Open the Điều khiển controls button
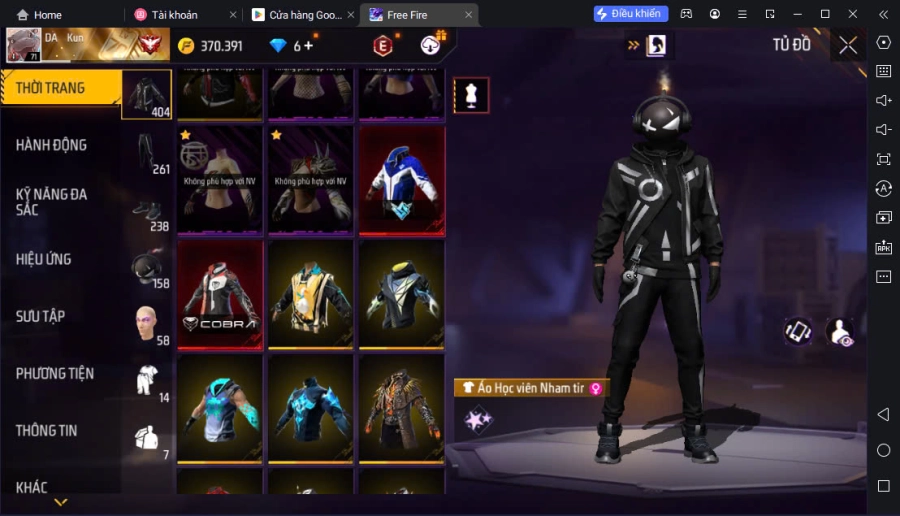This screenshot has width=900, height=516. point(631,14)
